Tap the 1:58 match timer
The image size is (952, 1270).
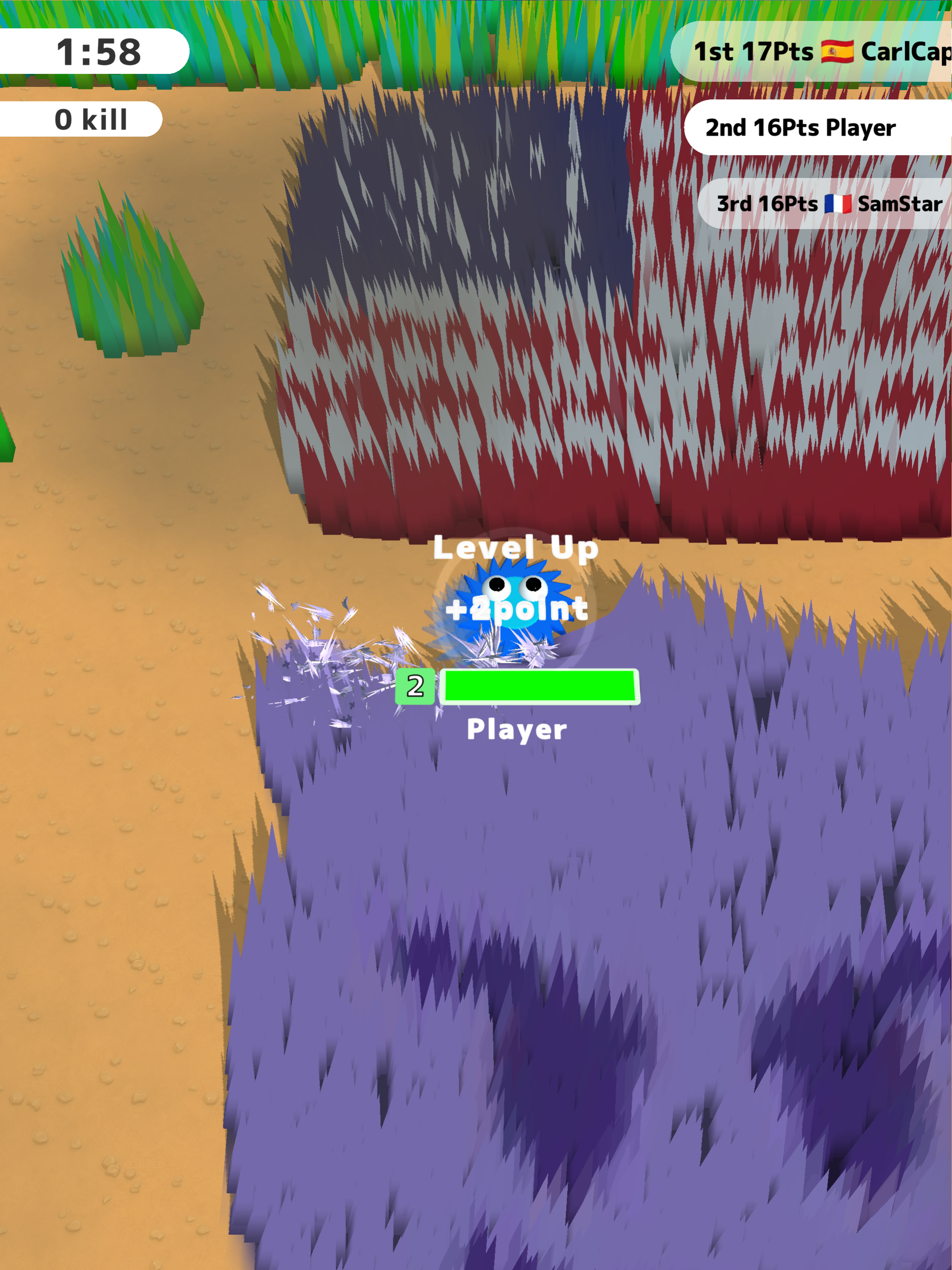click(x=98, y=51)
